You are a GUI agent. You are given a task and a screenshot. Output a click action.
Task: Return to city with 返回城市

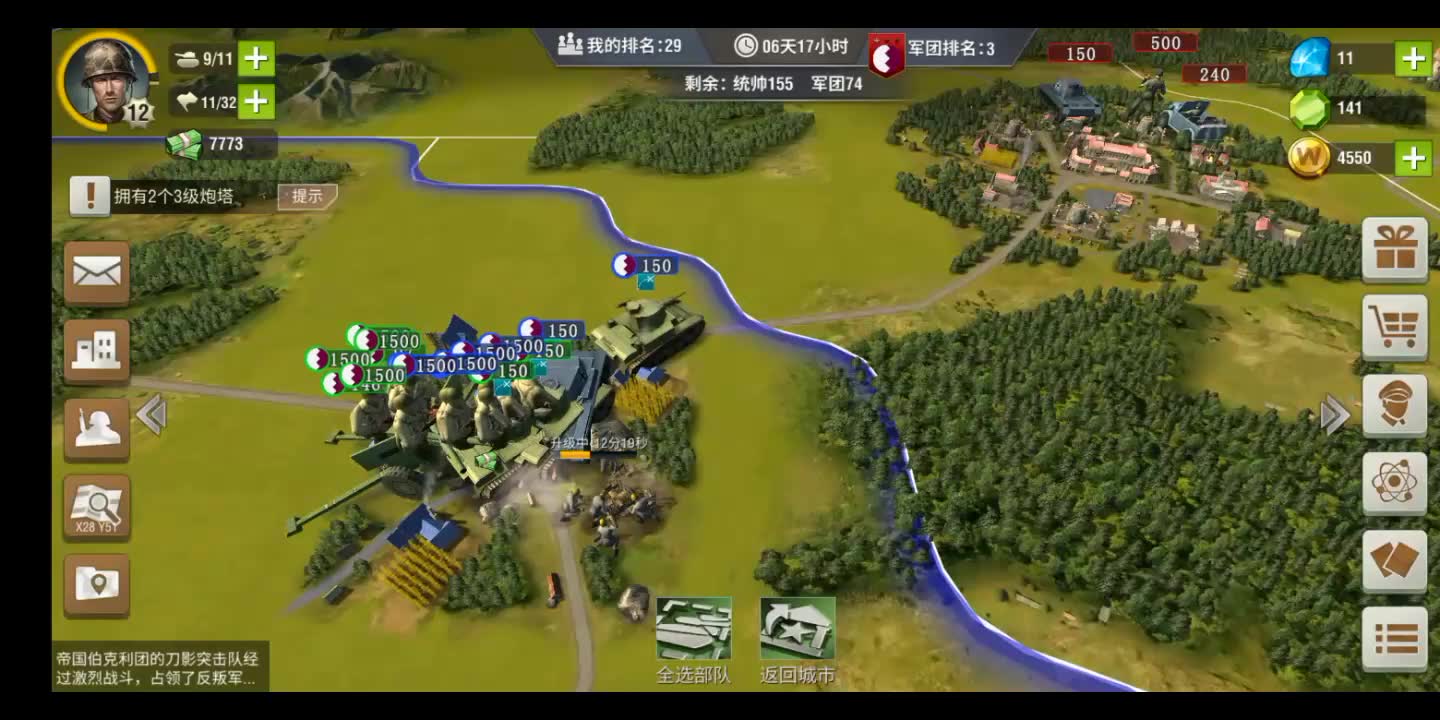[x=797, y=640]
